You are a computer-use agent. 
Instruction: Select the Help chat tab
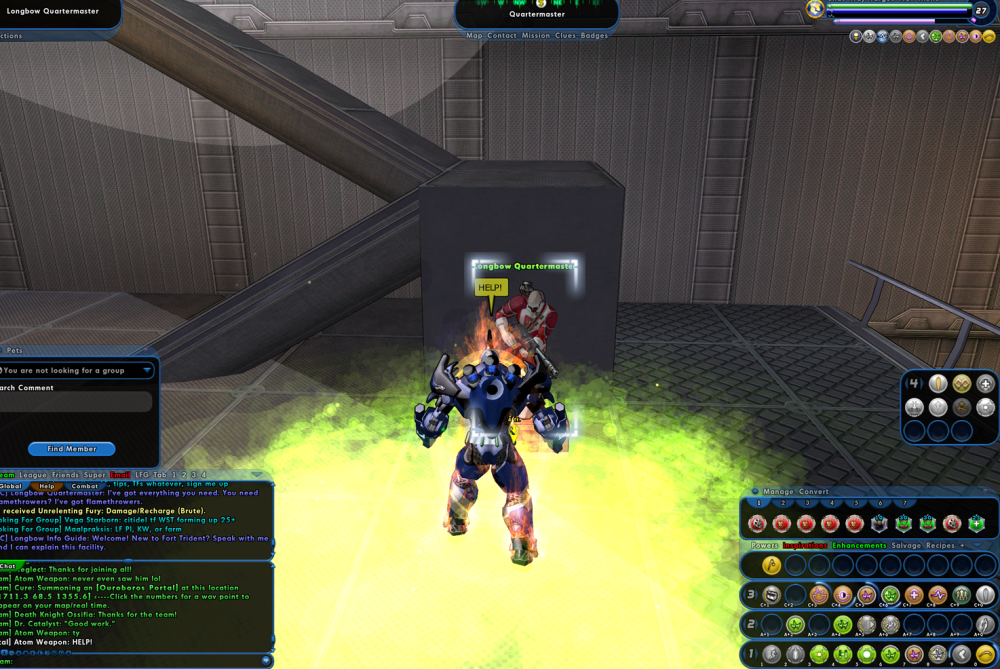coord(47,486)
